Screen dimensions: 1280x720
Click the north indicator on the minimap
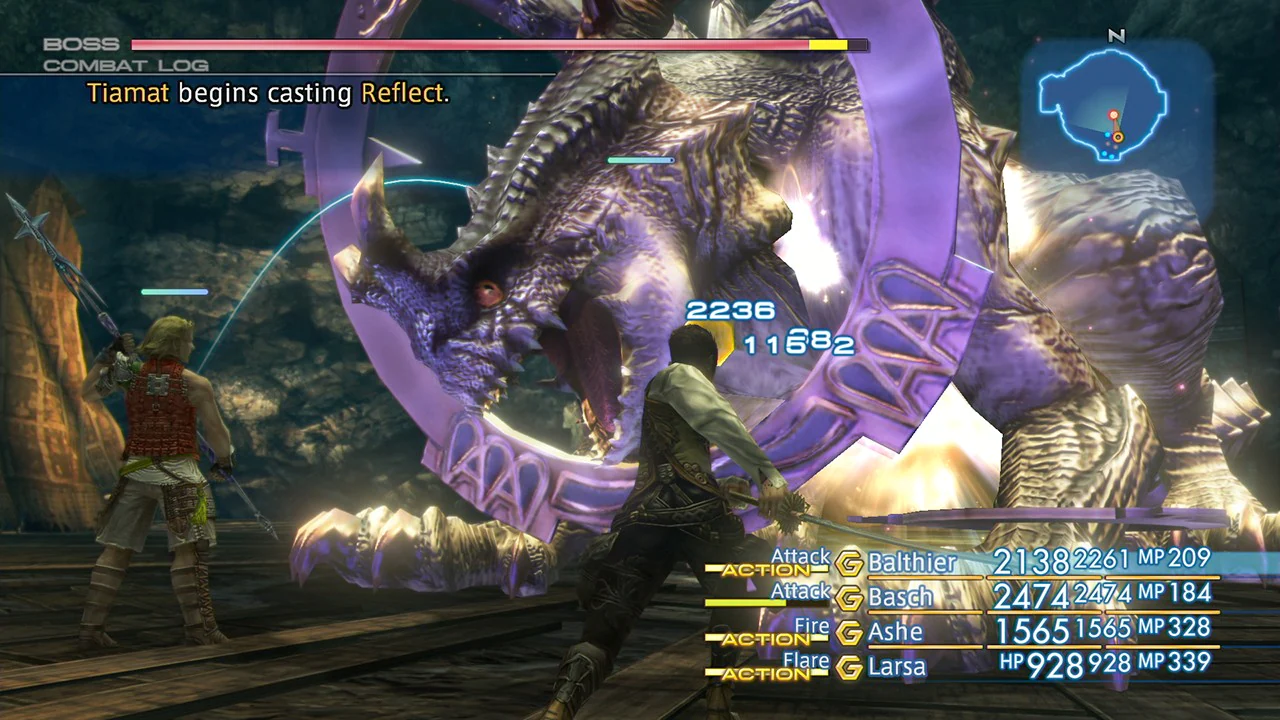tap(1117, 37)
